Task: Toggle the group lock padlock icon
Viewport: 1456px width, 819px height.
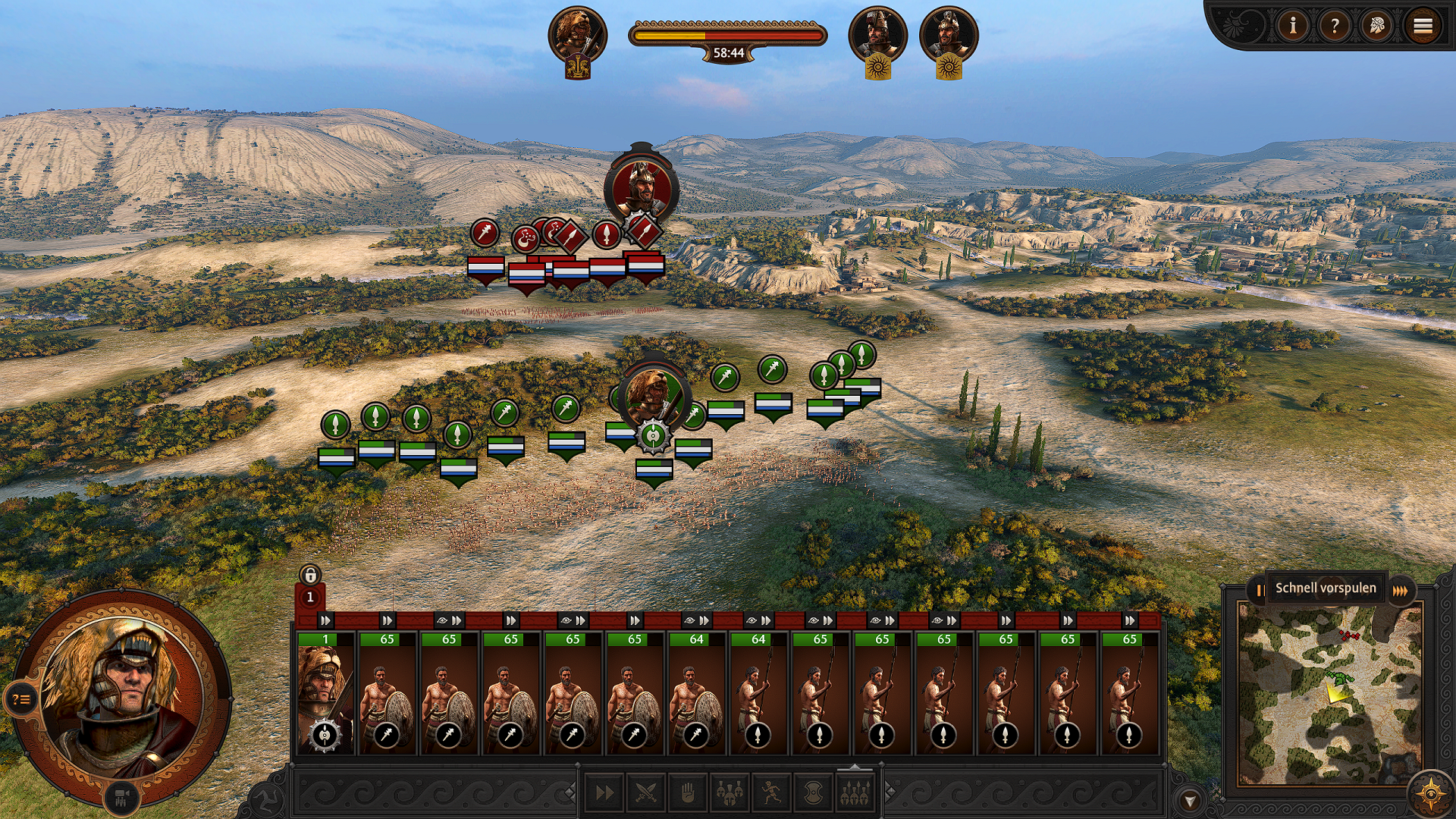Action: click(x=309, y=575)
